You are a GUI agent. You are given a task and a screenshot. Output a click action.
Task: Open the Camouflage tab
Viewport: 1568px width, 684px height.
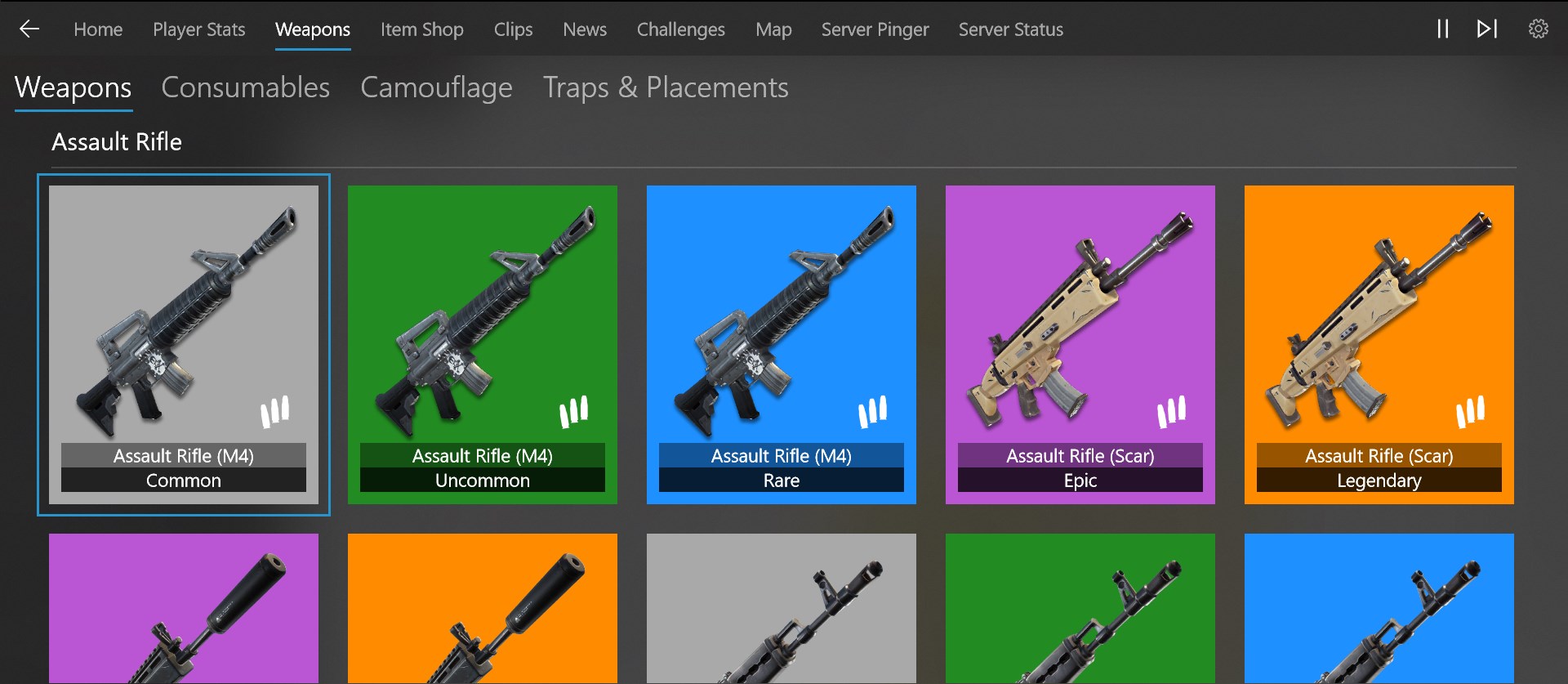(436, 87)
